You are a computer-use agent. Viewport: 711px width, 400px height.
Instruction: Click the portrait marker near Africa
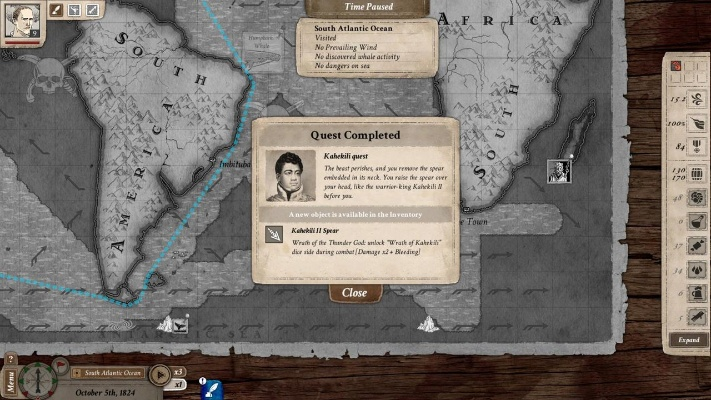559,171
